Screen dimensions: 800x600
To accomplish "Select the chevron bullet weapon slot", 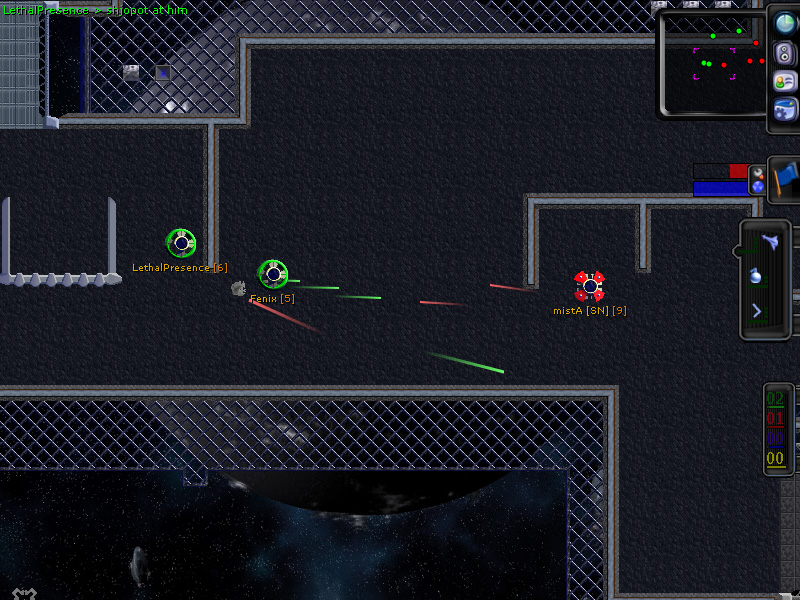I will (x=757, y=311).
